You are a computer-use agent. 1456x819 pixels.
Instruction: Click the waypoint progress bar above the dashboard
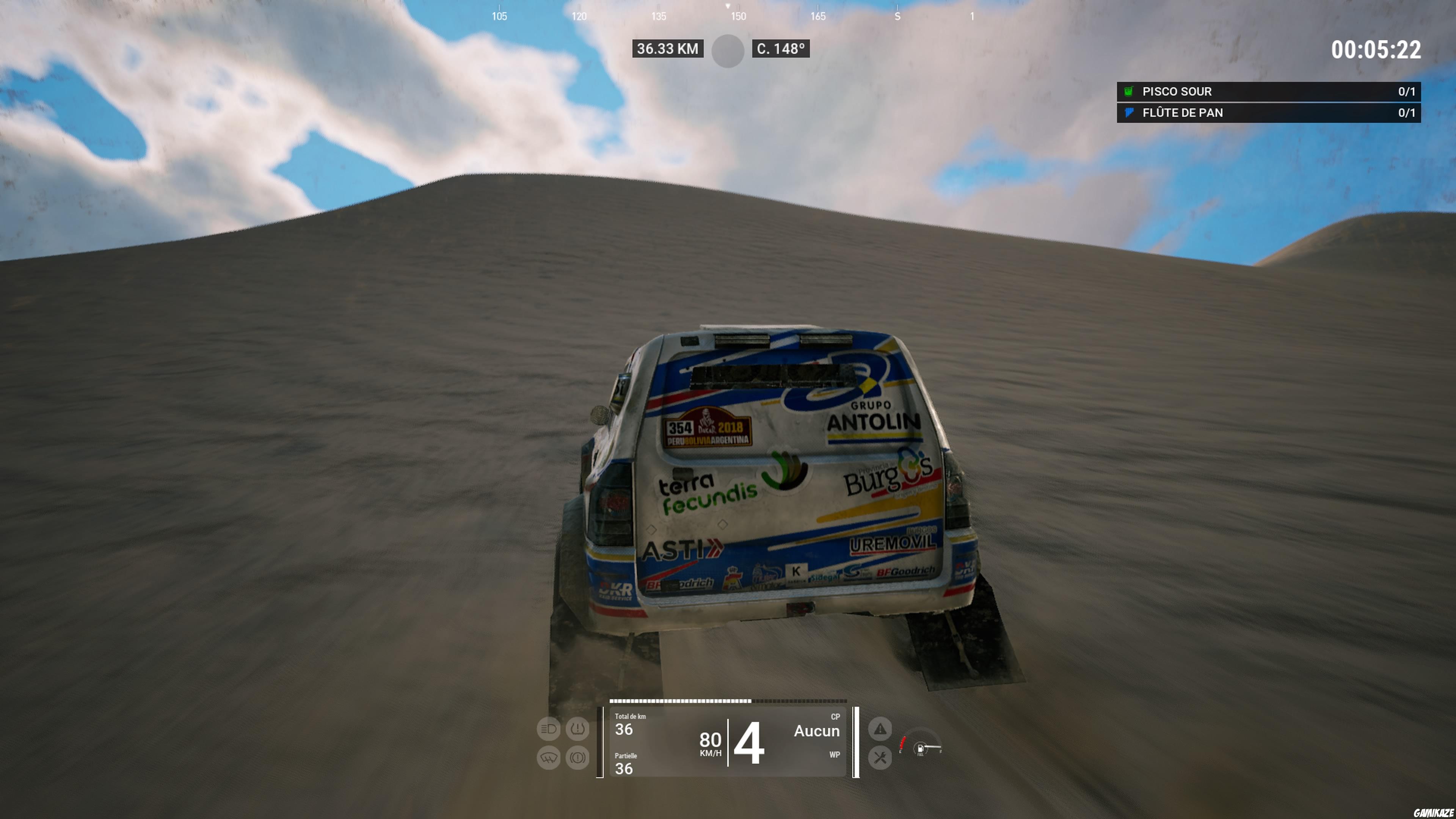click(729, 701)
